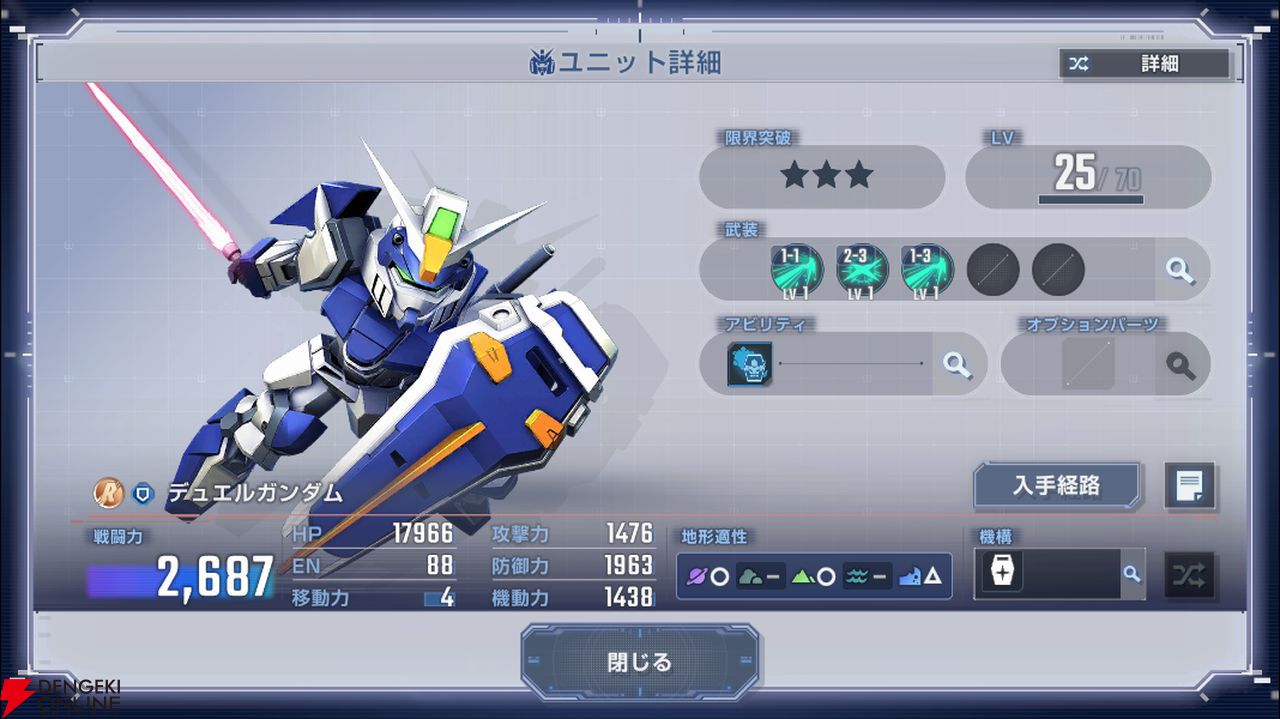
Task: Inspect weapons with the 武装 magnifier
Action: (1180, 270)
